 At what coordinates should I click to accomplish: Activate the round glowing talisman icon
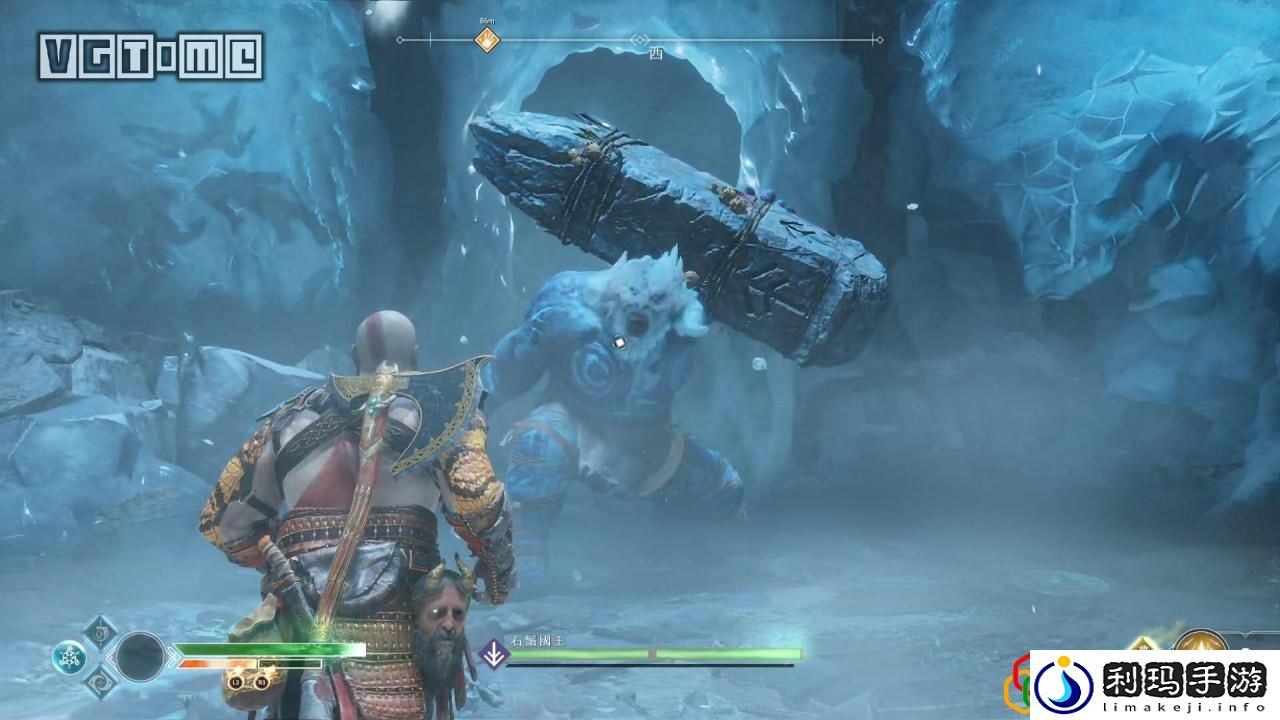[69, 657]
